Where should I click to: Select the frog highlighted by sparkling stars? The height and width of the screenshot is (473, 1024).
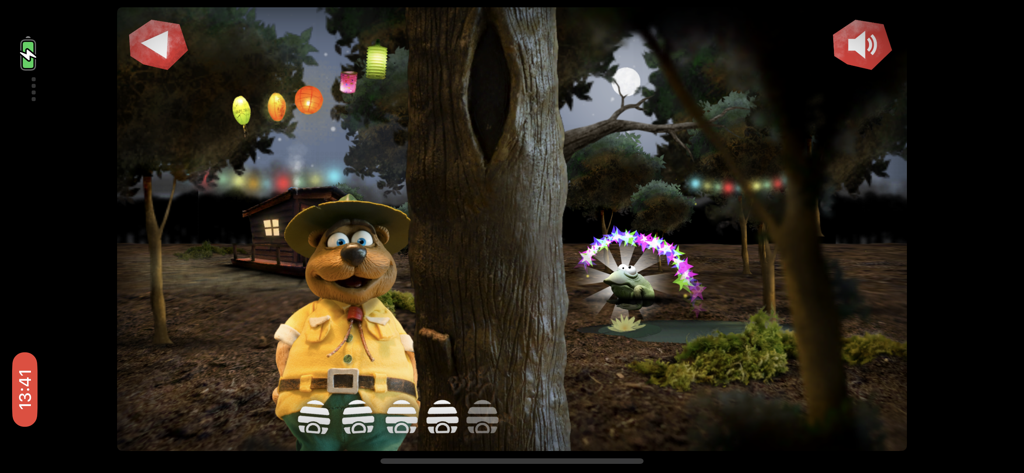point(630,282)
